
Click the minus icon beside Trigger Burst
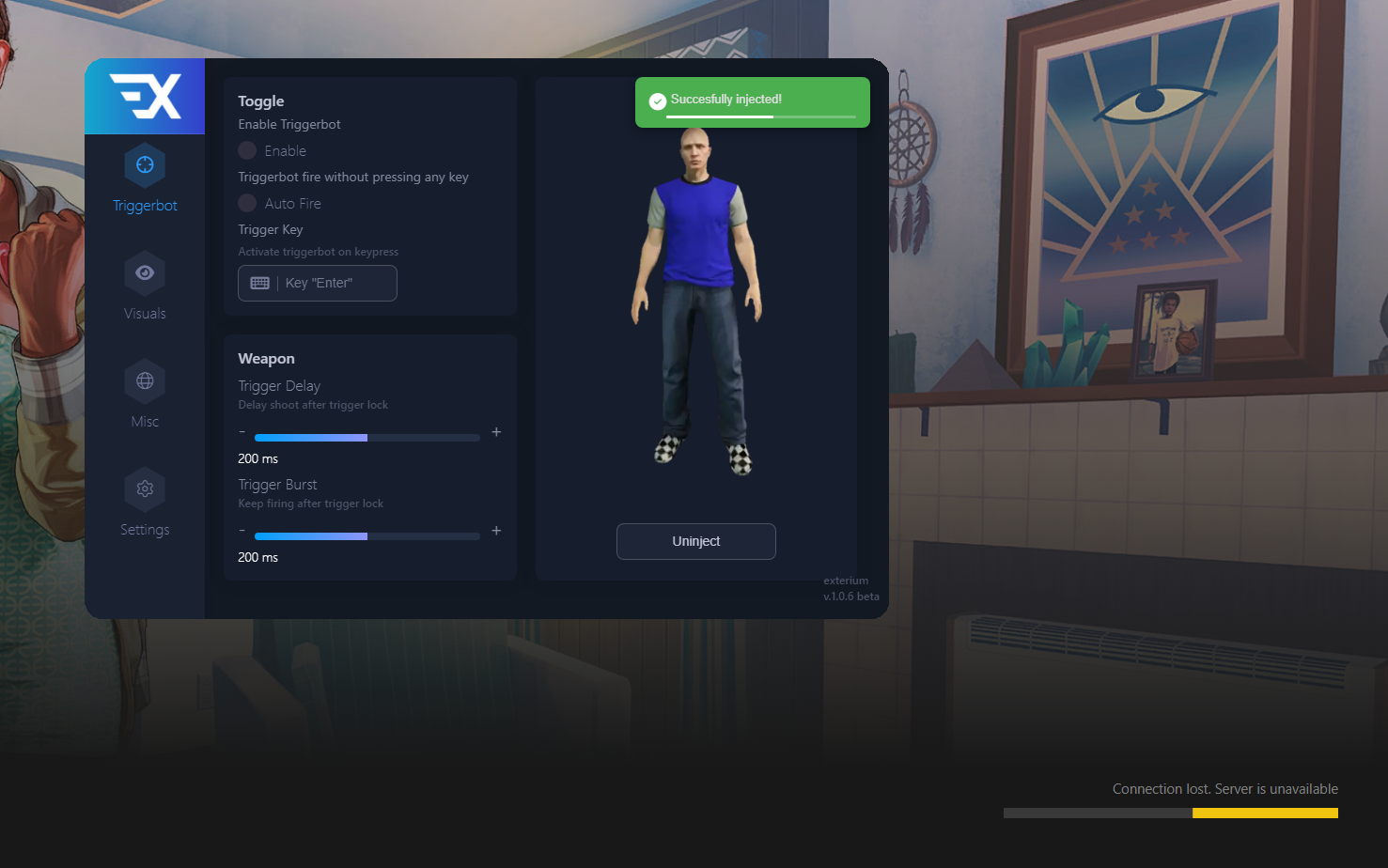(x=242, y=531)
